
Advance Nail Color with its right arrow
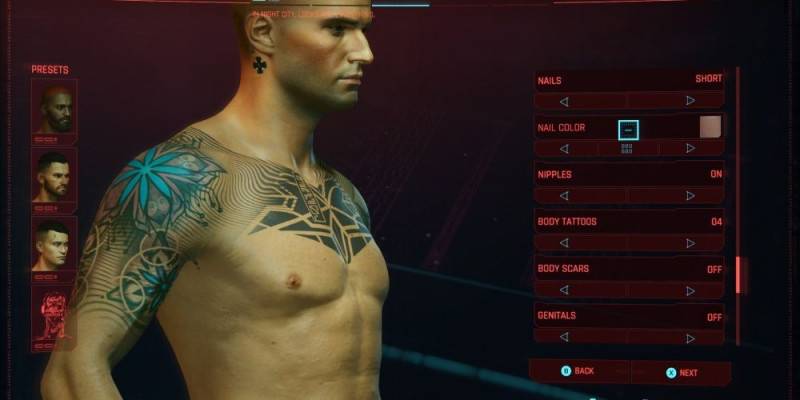[x=690, y=149]
